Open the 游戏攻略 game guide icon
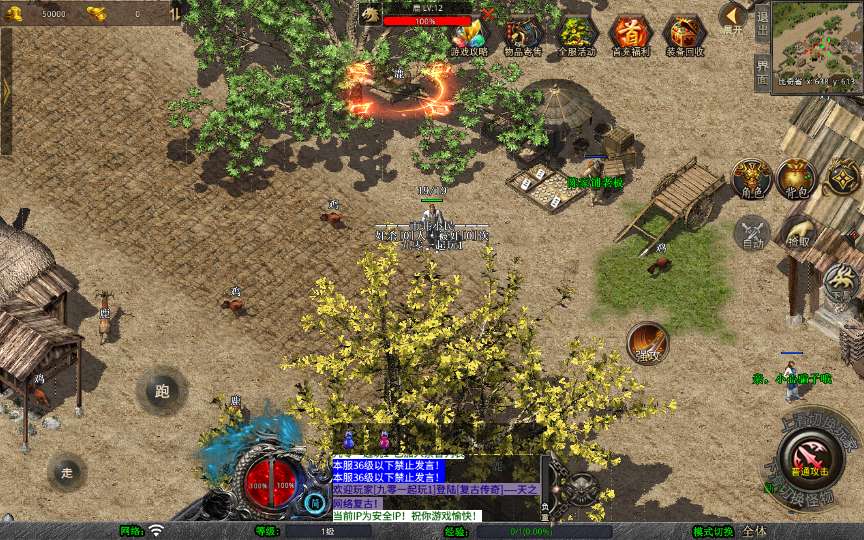This screenshot has width=864, height=540. click(x=470, y=34)
